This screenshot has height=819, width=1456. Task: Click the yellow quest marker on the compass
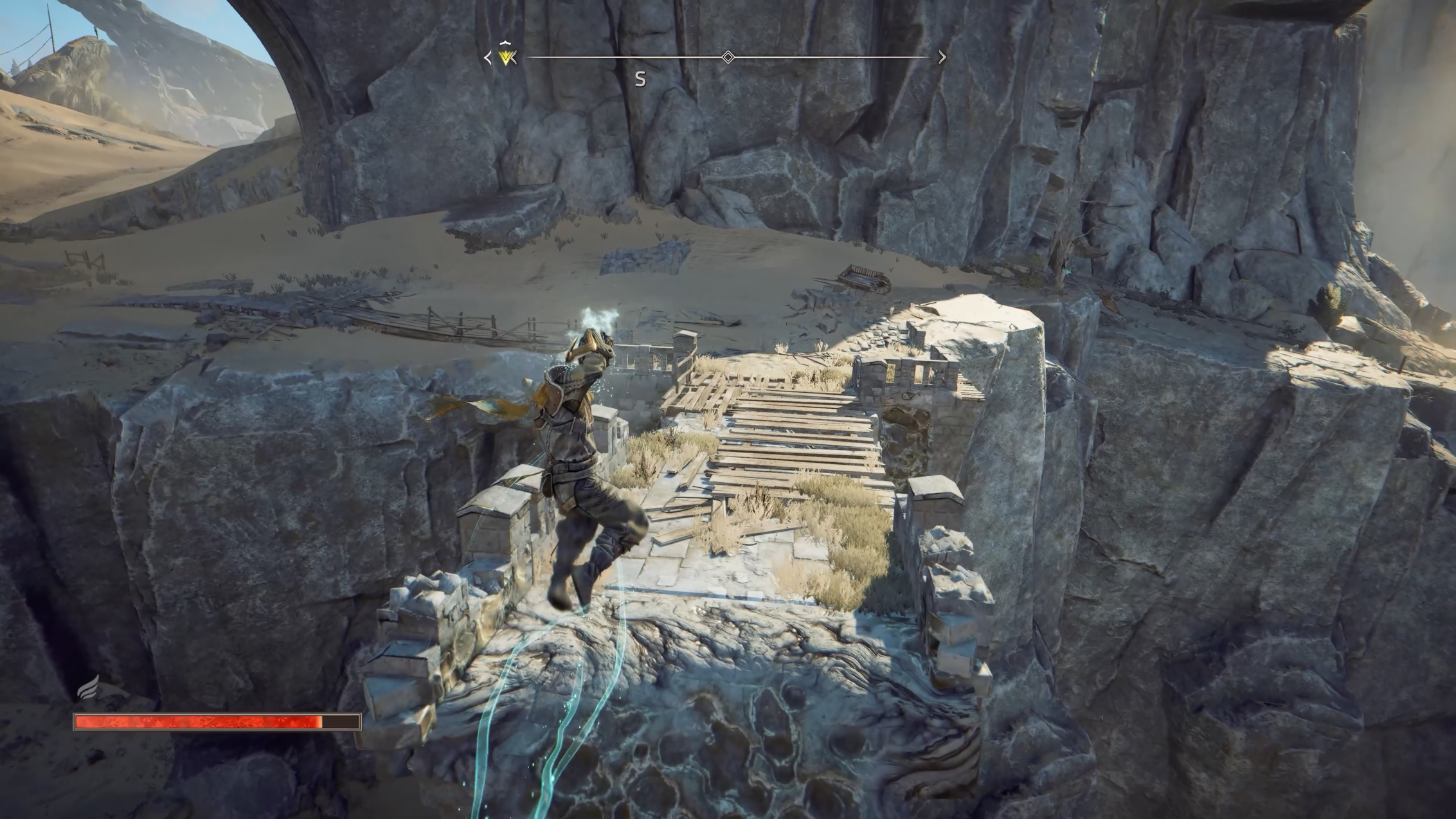[507, 59]
